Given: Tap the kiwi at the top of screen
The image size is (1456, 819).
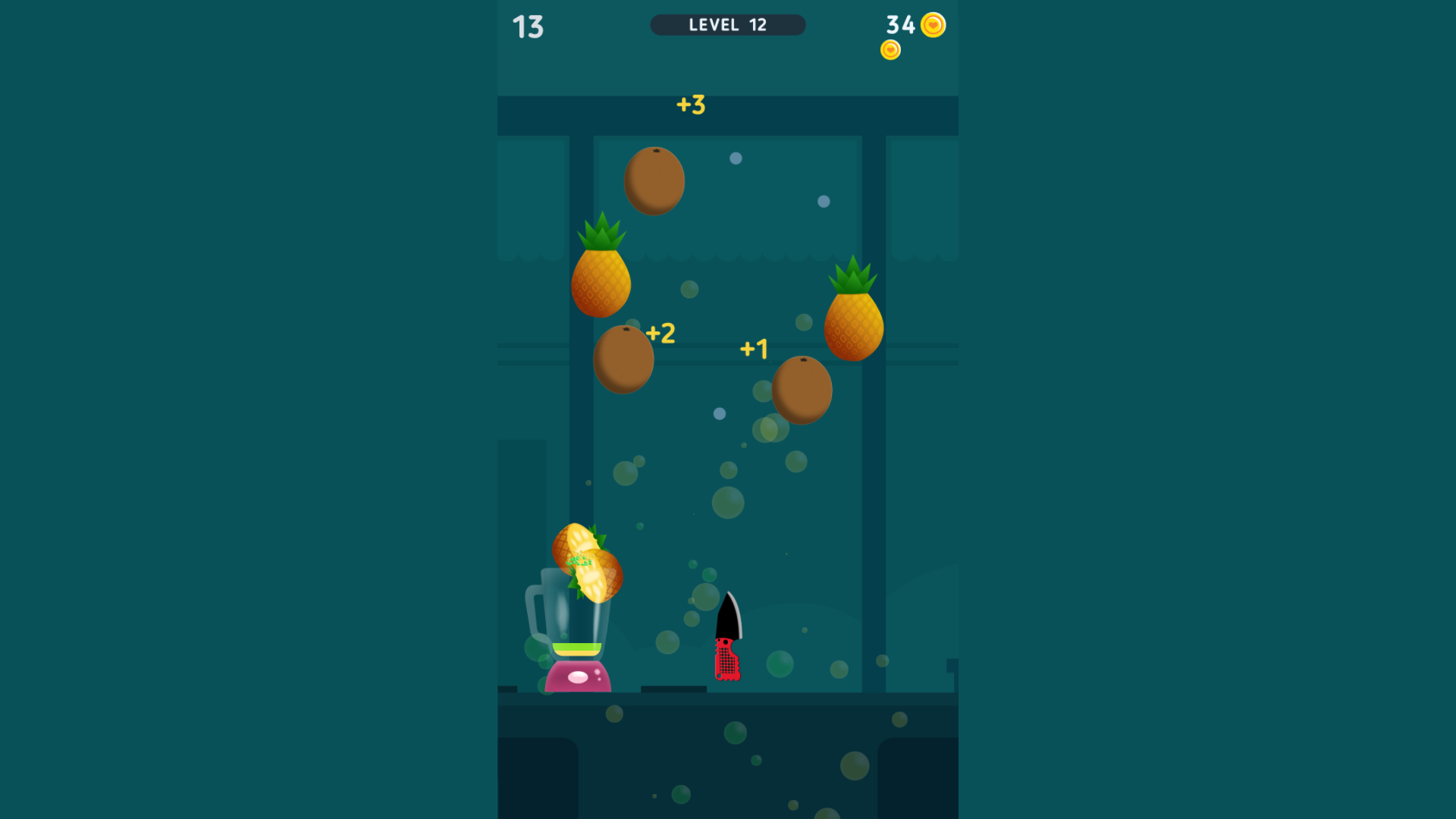Looking at the screenshot, I should pos(654,180).
